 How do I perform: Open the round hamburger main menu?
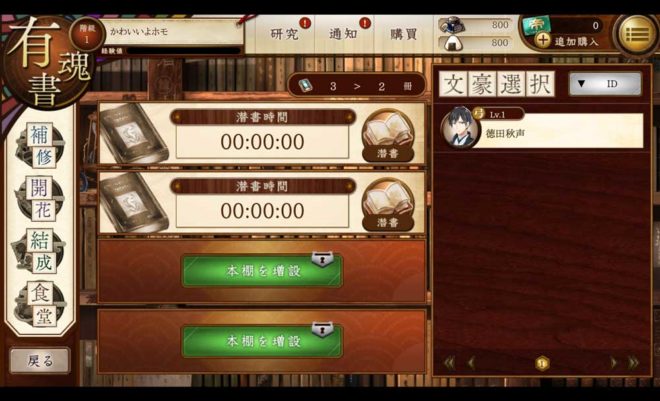(x=636, y=34)
